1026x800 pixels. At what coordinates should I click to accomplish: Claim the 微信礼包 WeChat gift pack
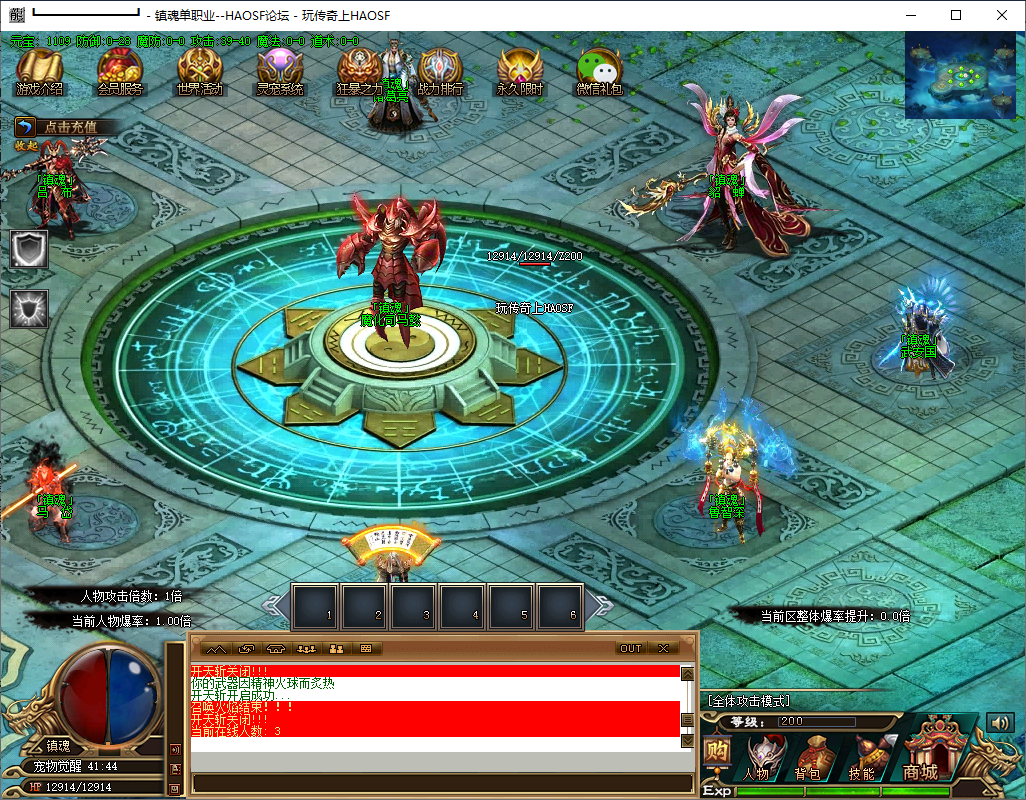(x=600, y=72)
